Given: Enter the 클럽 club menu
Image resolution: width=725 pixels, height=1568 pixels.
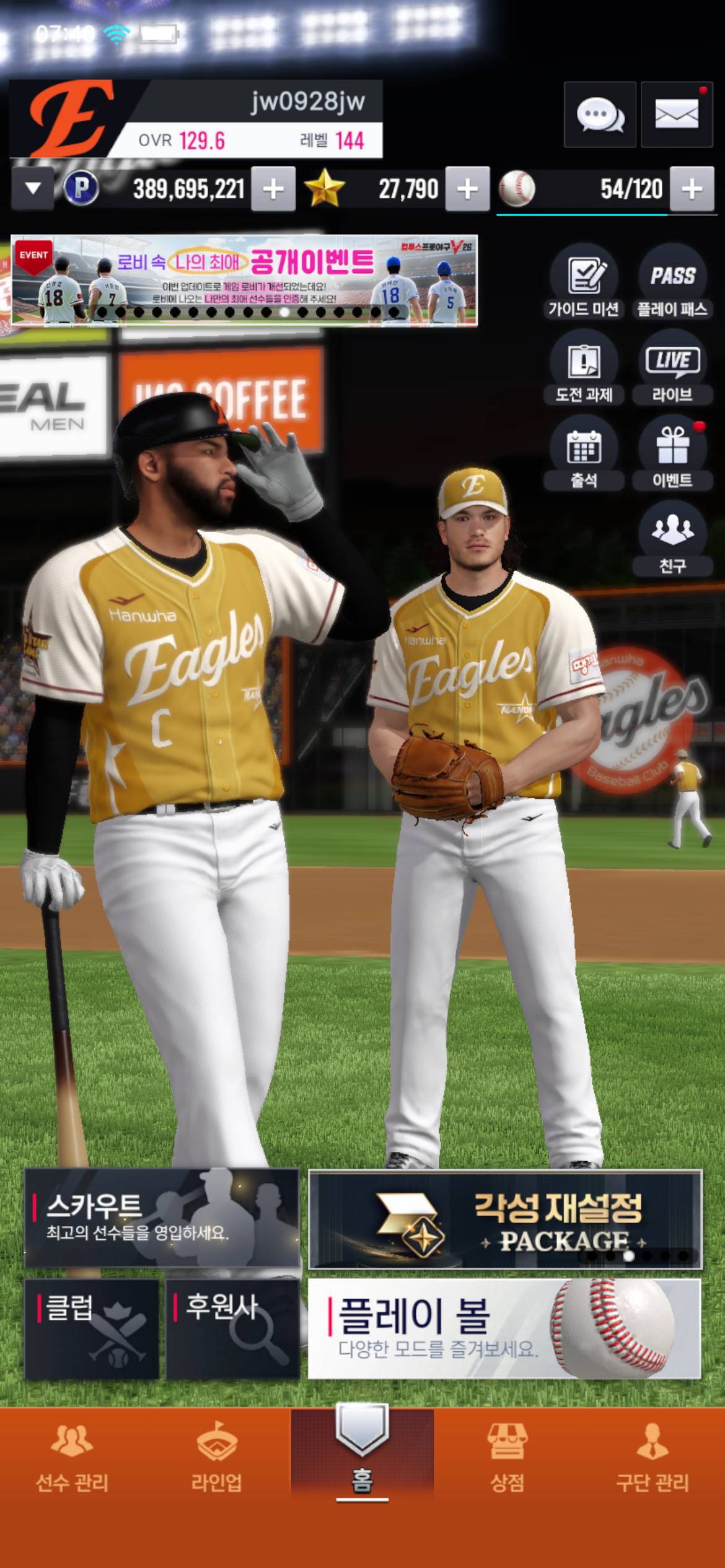Looking at the screenshot, I should click(92, 1329).
